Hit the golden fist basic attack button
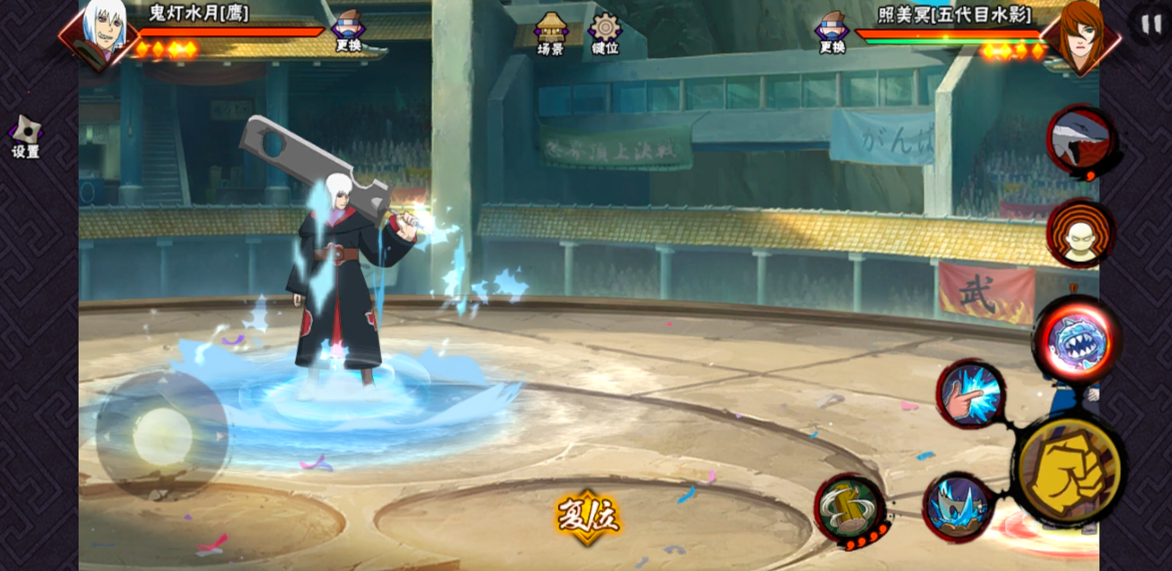 tap(1069, 470)
